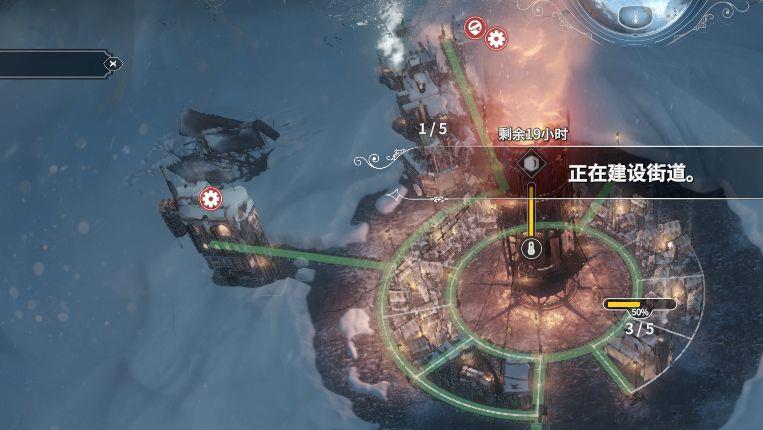Close the dark panel with the X button

click(x=113, y=64)
